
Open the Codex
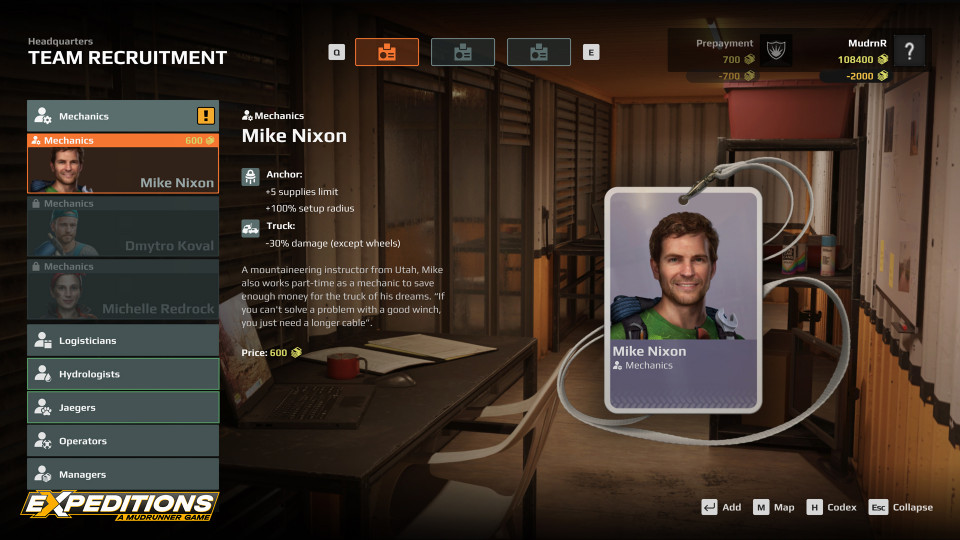(831, 507)
